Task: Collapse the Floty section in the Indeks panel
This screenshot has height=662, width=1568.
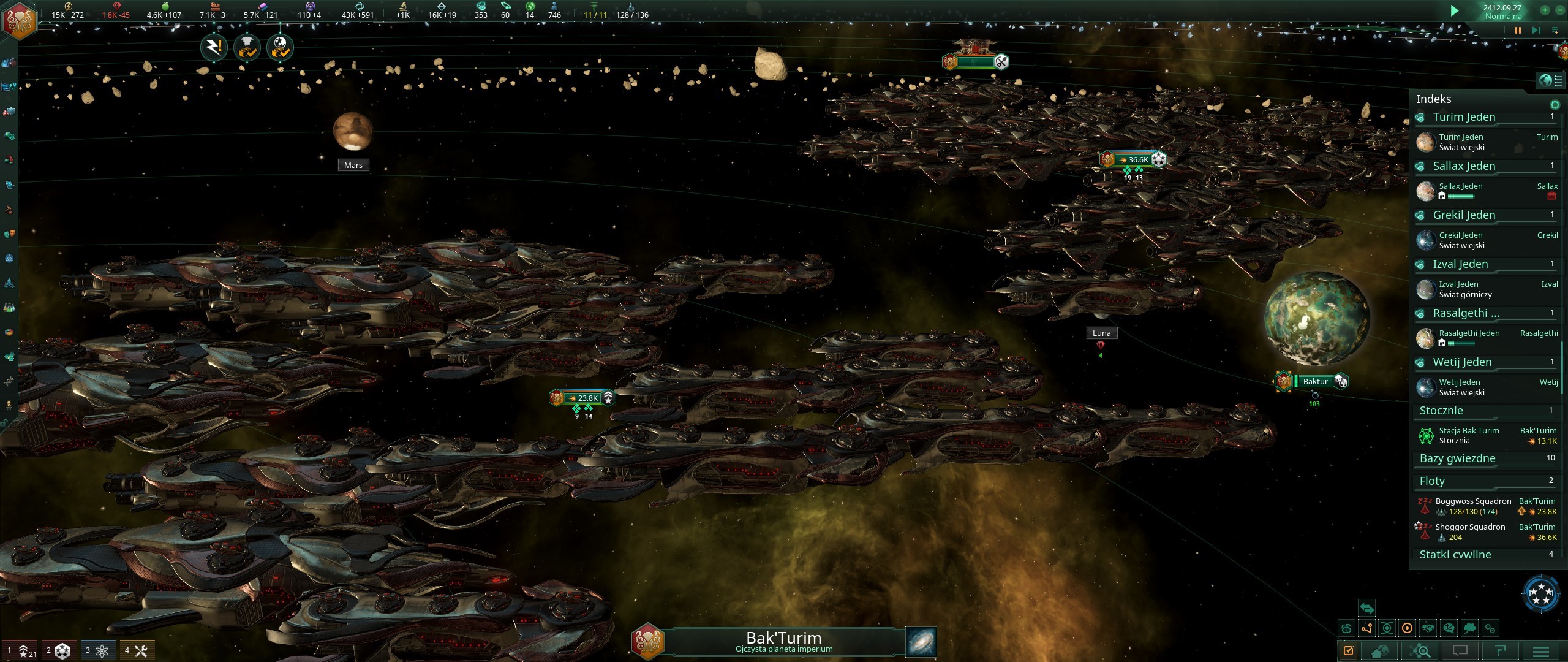Action: click(1433, 481)
